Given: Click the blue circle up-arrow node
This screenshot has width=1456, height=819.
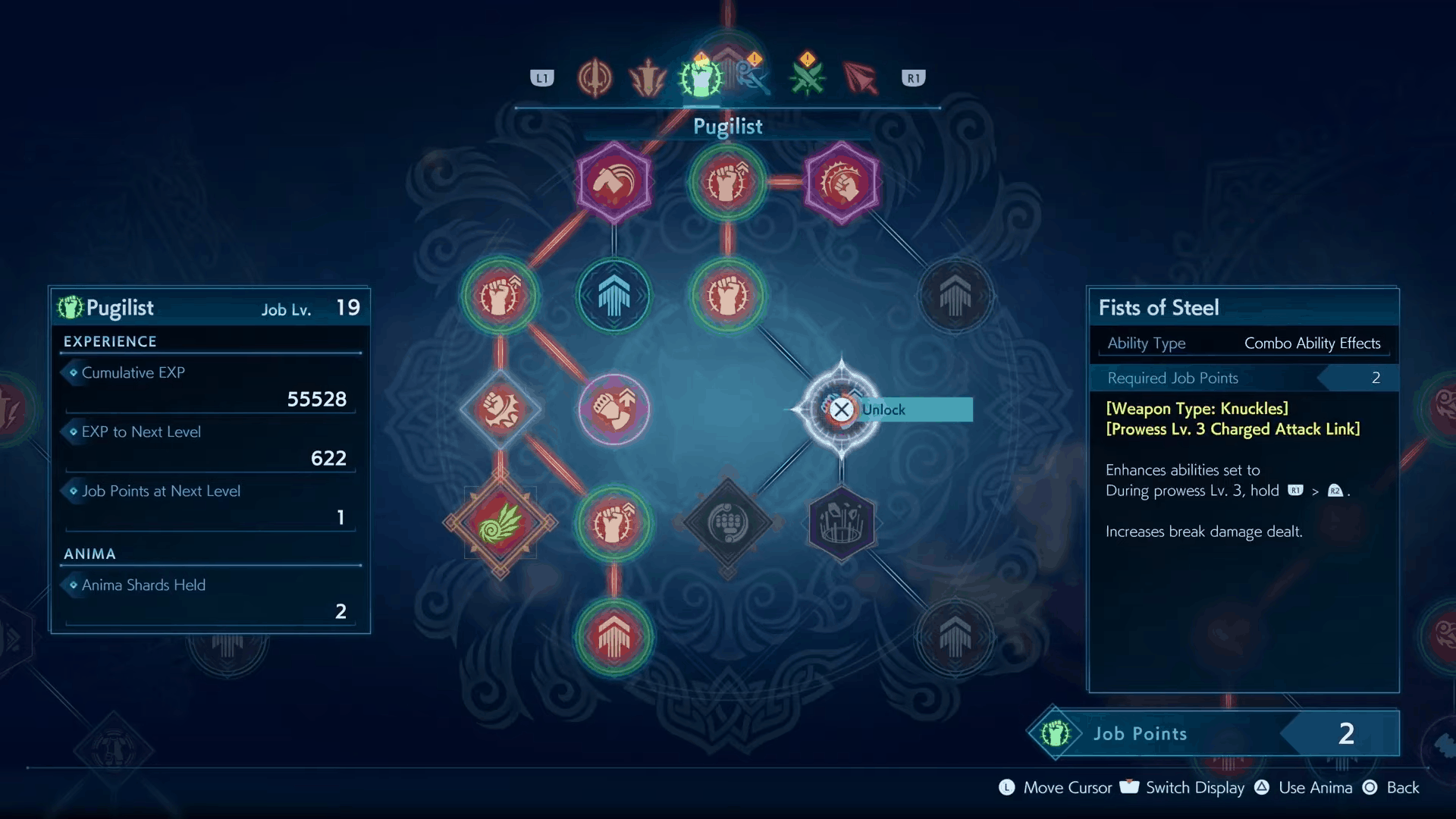Looking at the screenshot, I should coord(613,296).
